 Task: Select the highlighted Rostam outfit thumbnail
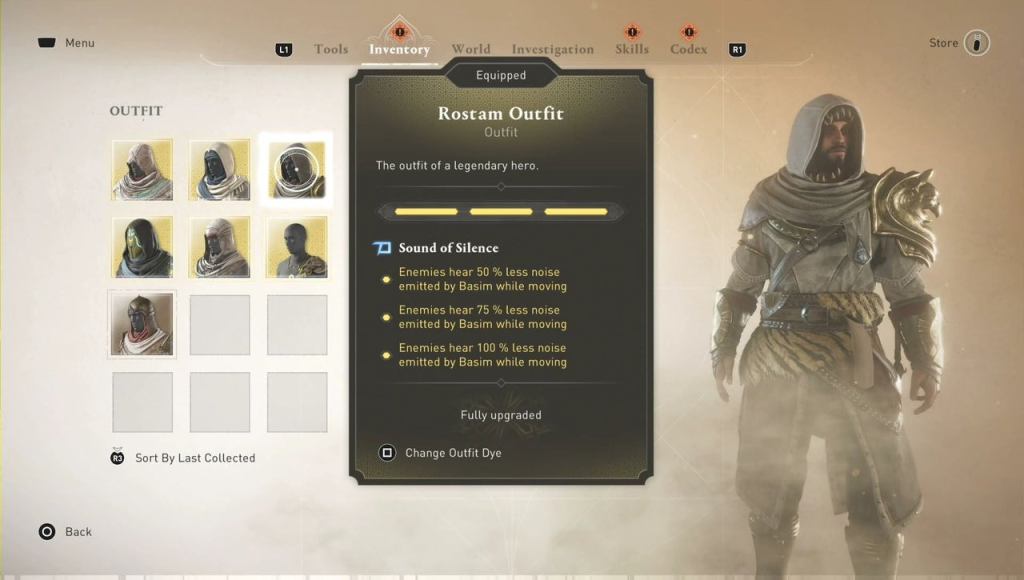(297, 169)
